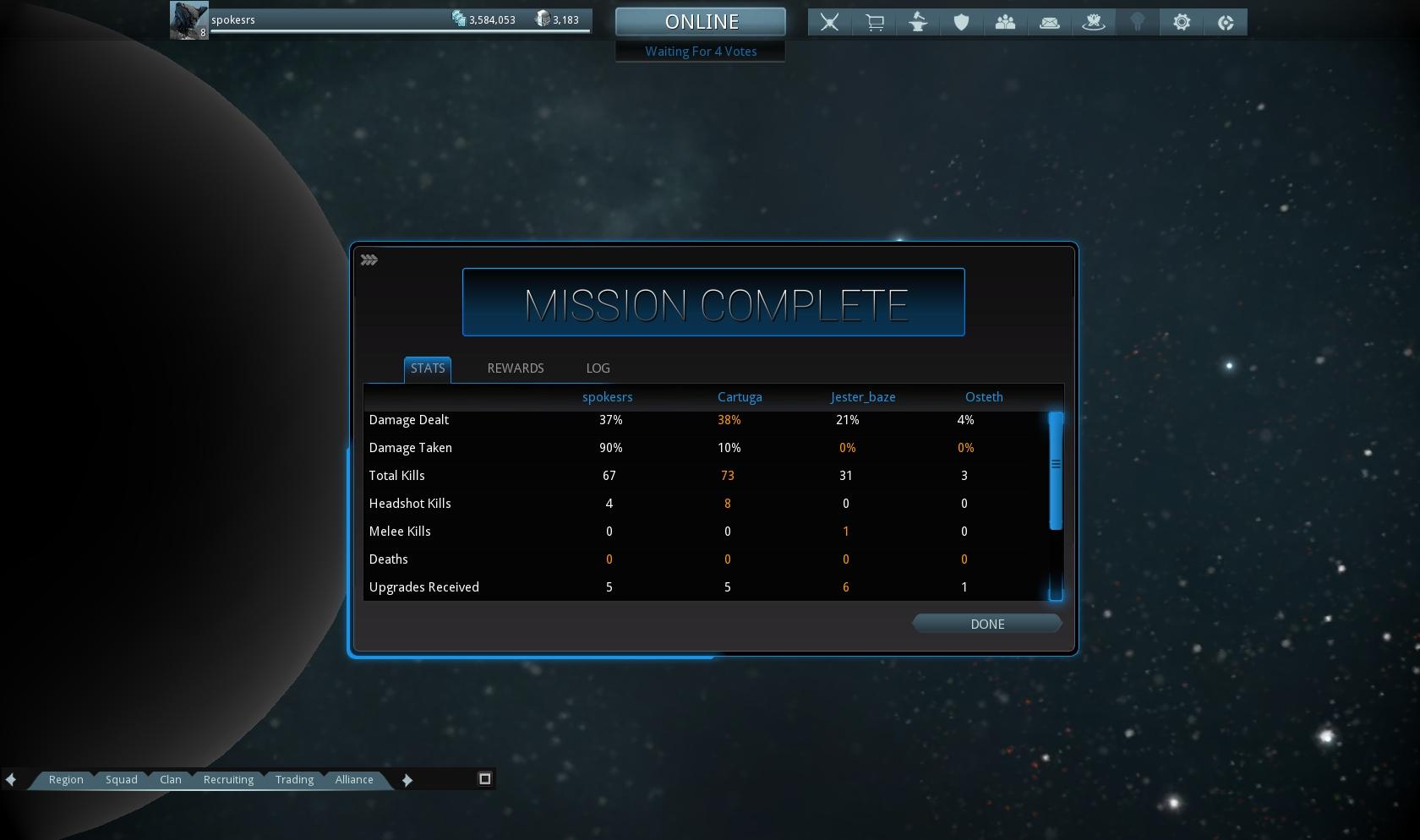This screenshot has height=840, width=1420.
Task: Switch to the Region chat tab
Action: pyautogui.click(x=66, y=779)
